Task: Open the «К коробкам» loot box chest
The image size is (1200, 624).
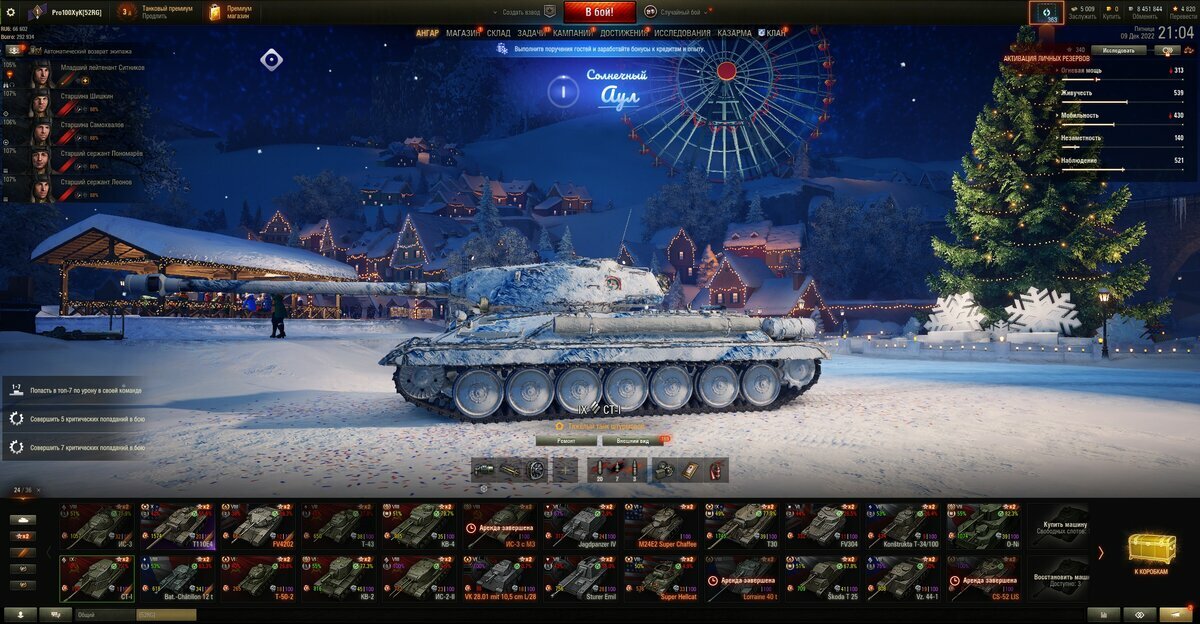Action: (x=1150, y=555)
